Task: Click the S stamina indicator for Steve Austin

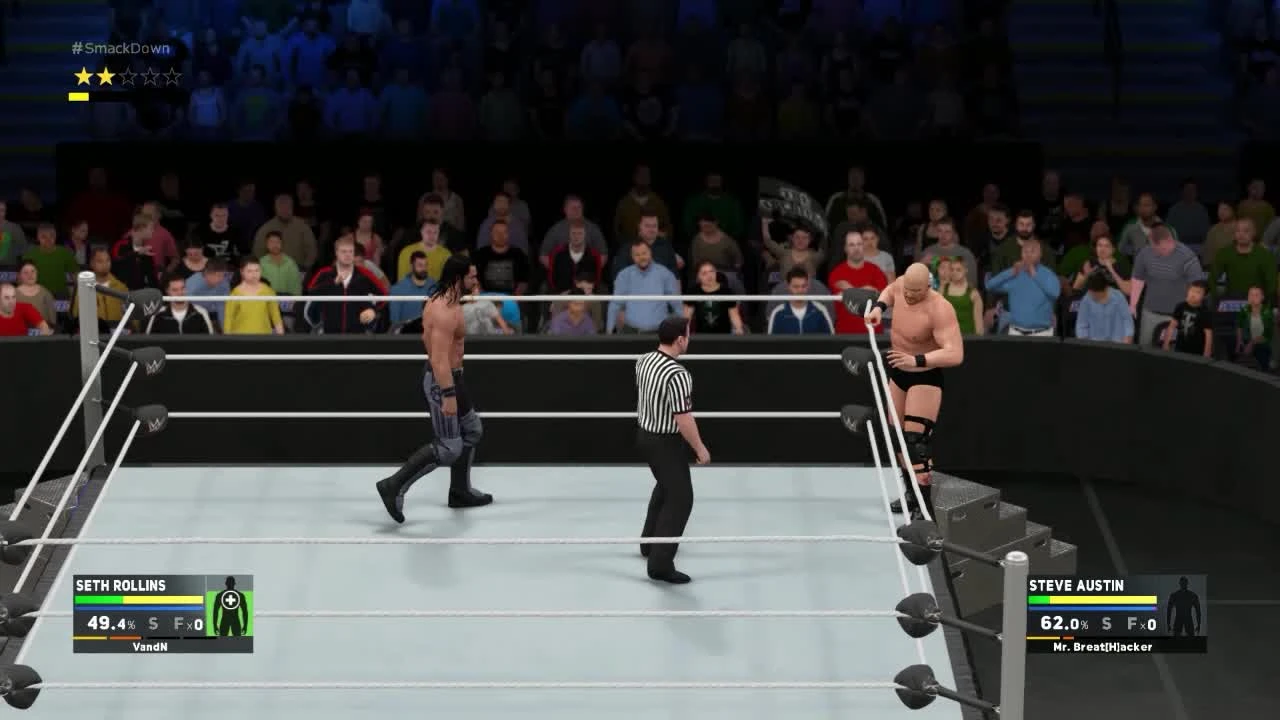Action: pyautogui.click(x=1106, y=623)
